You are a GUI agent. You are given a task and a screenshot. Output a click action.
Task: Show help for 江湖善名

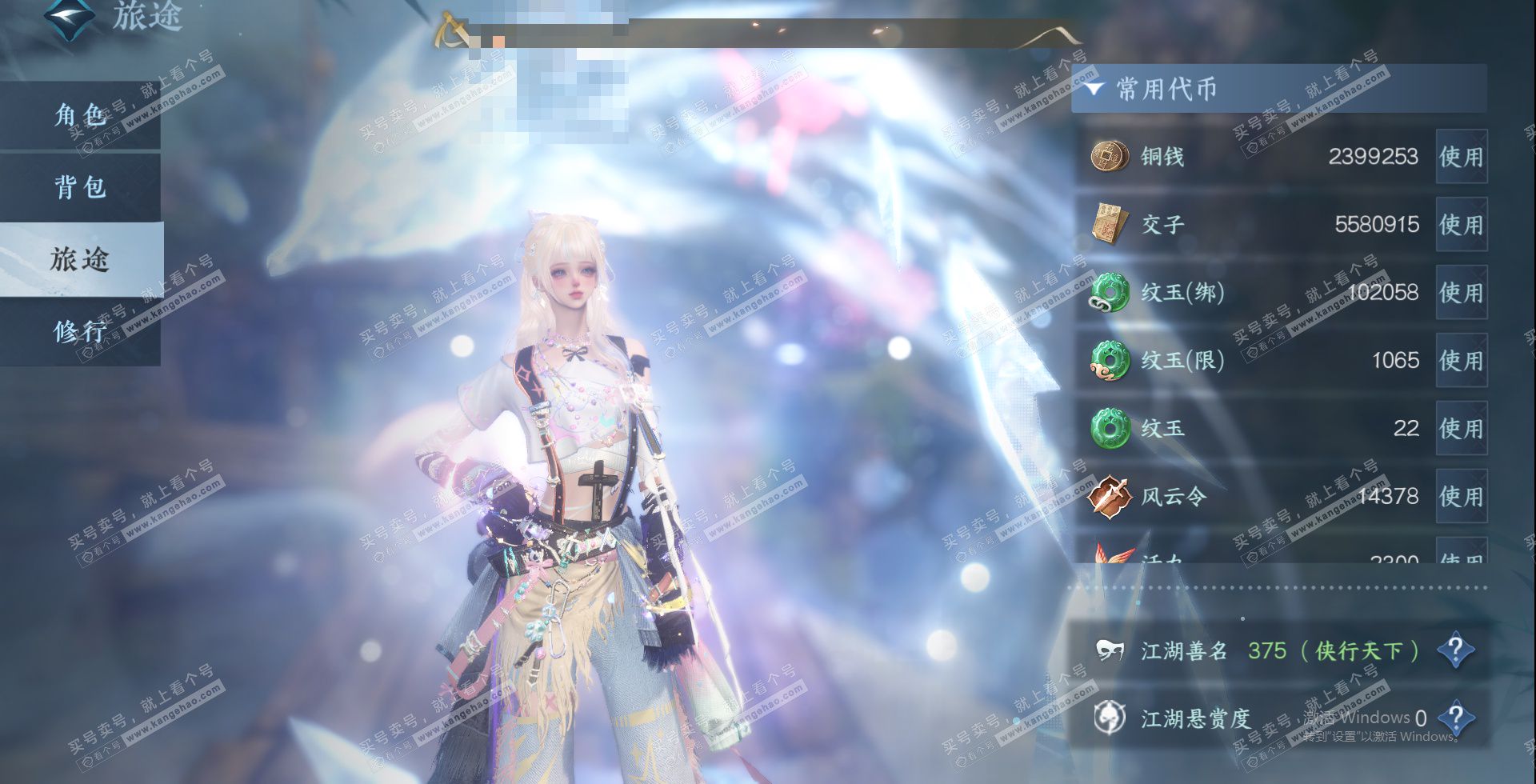1455,650
